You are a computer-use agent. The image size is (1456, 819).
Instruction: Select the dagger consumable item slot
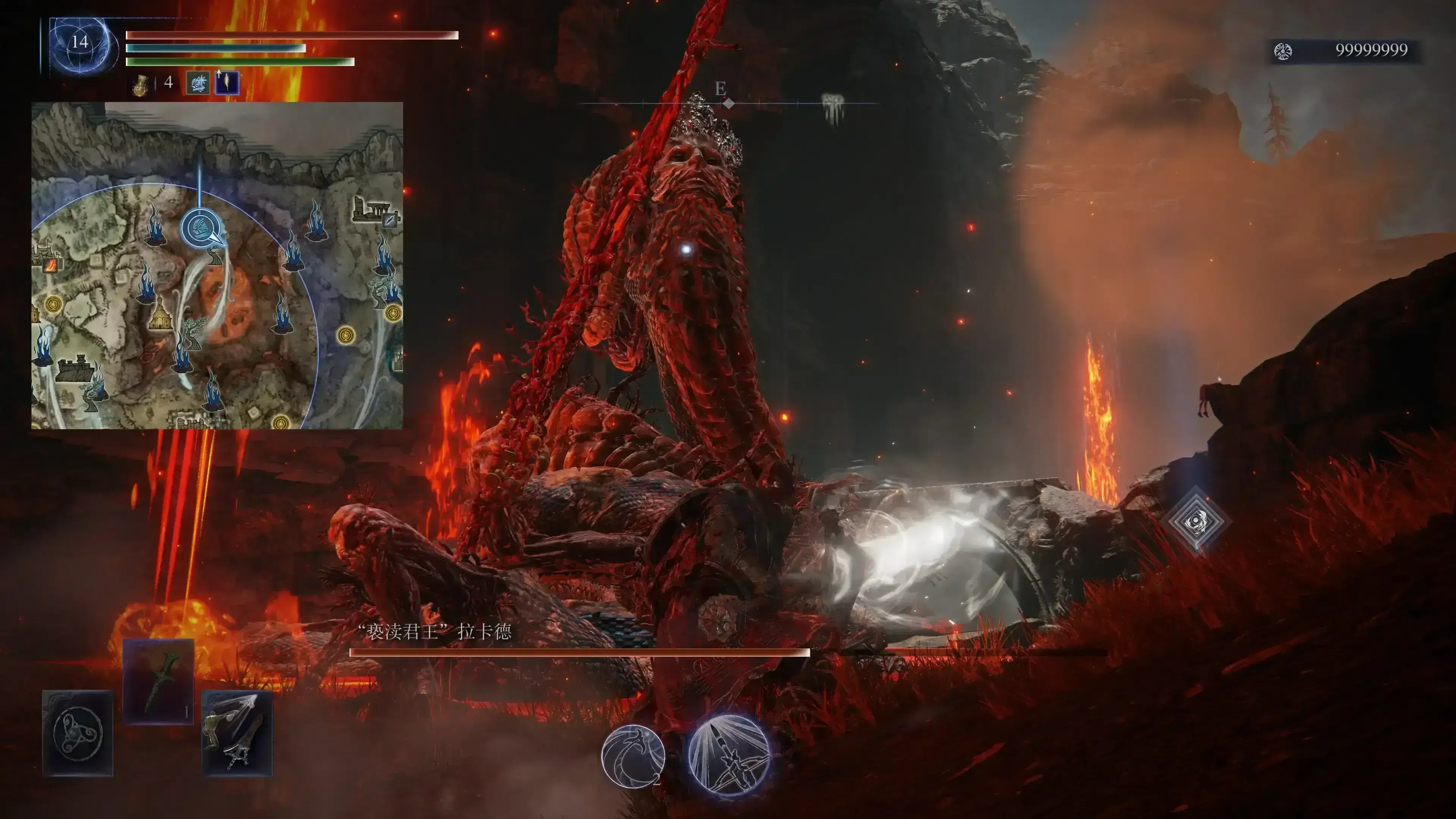158,681
